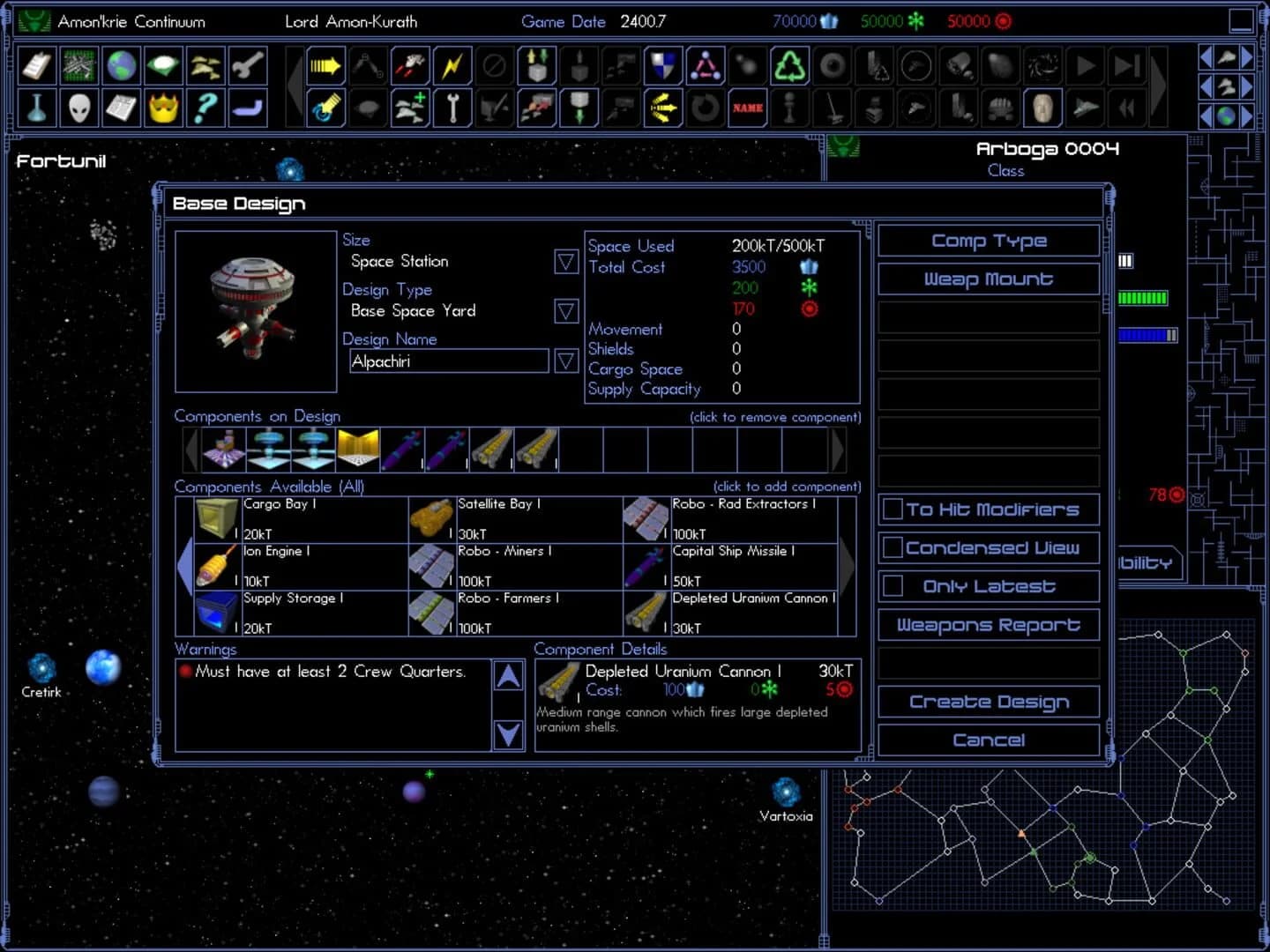
Task: Open the Size dropdown for Space Station
Action: [565, 262]
